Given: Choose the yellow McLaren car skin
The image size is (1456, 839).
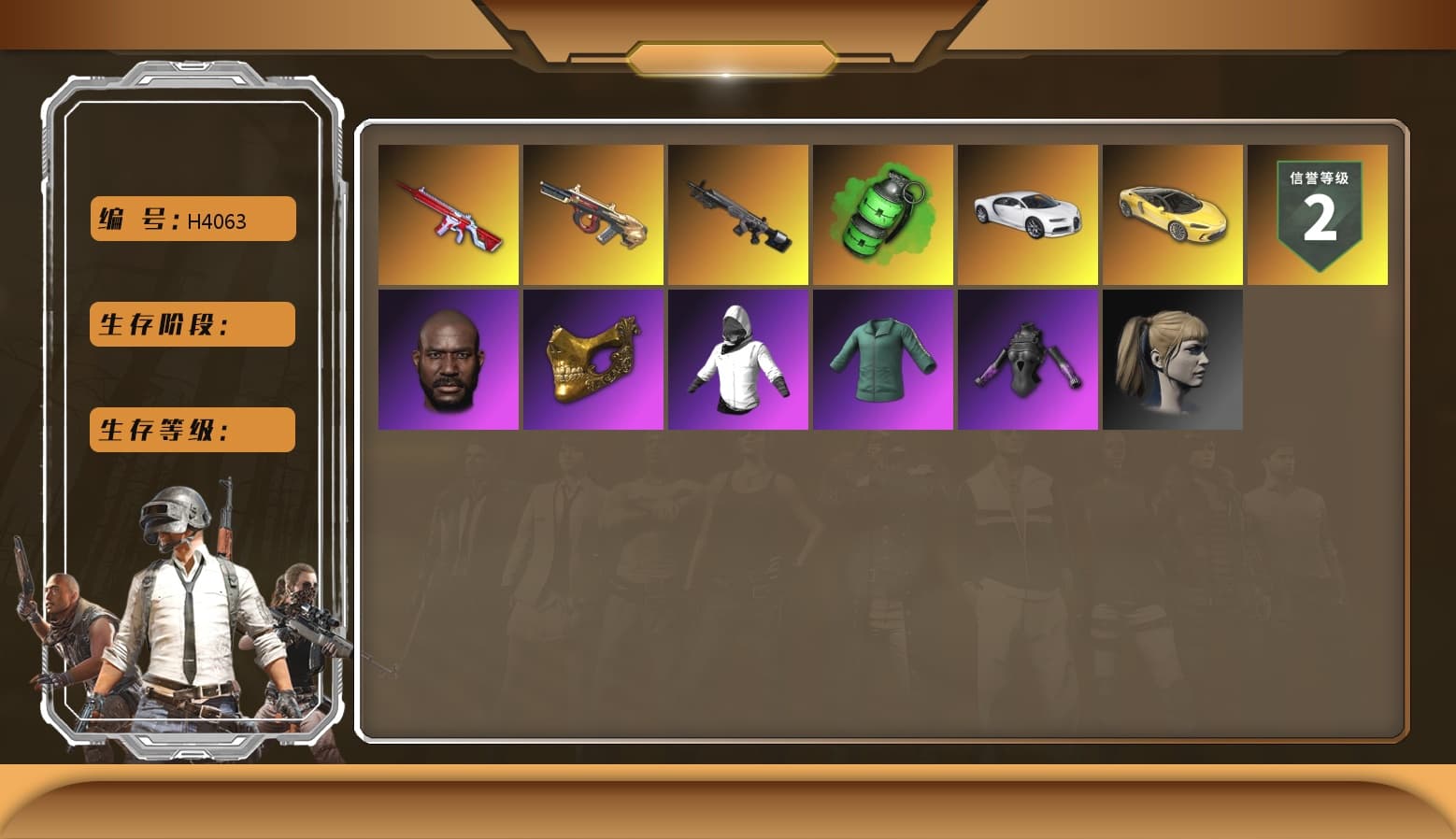Looking at the screenshot, I should (1173, 214).
